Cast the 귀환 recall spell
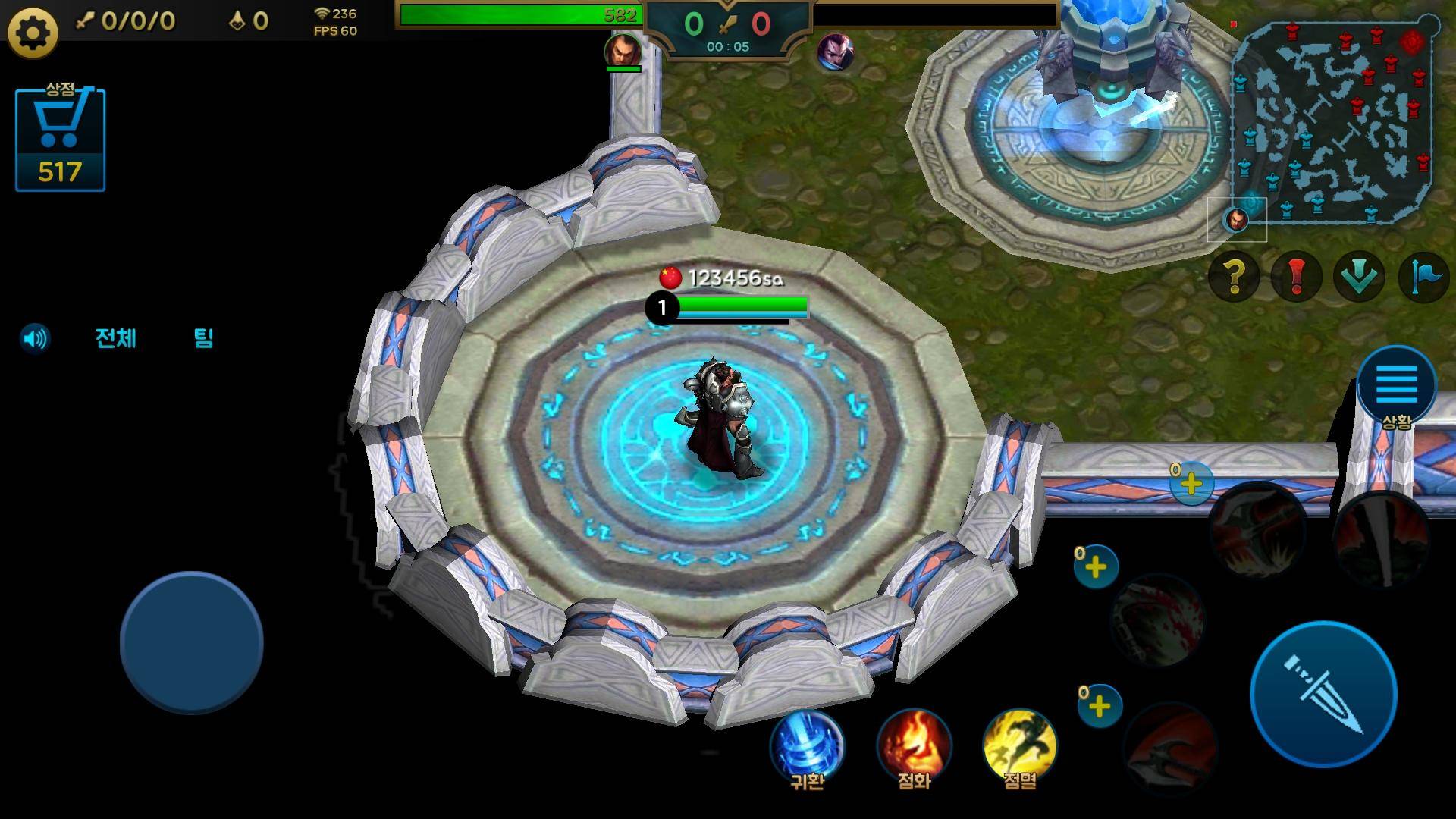 click(x=807, y=746)
